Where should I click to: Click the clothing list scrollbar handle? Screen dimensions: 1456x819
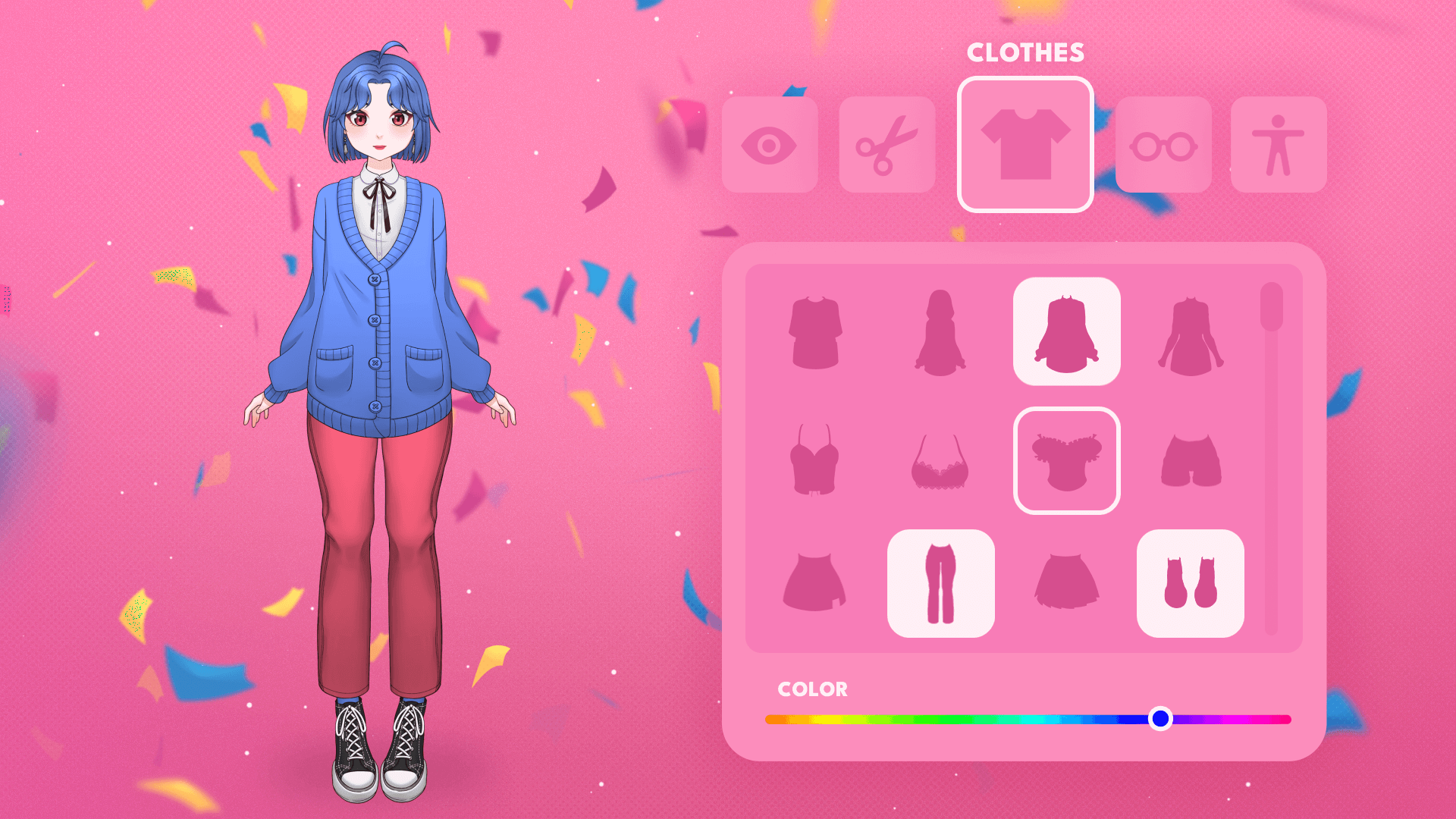pyautogui.click(x=1272, y=307)
